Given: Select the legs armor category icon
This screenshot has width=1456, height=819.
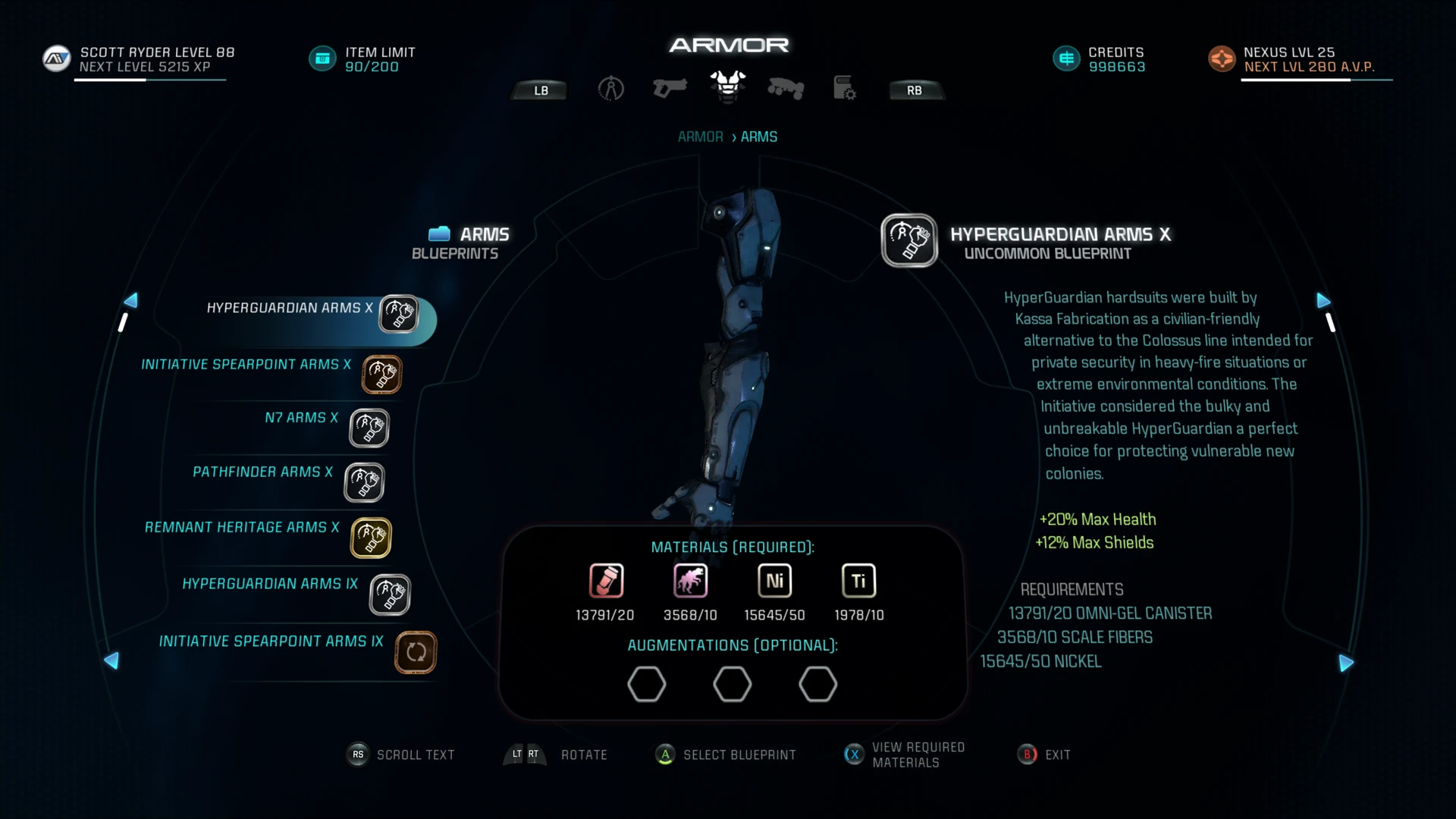Looking at the screenshot, I should click(786, 89).
